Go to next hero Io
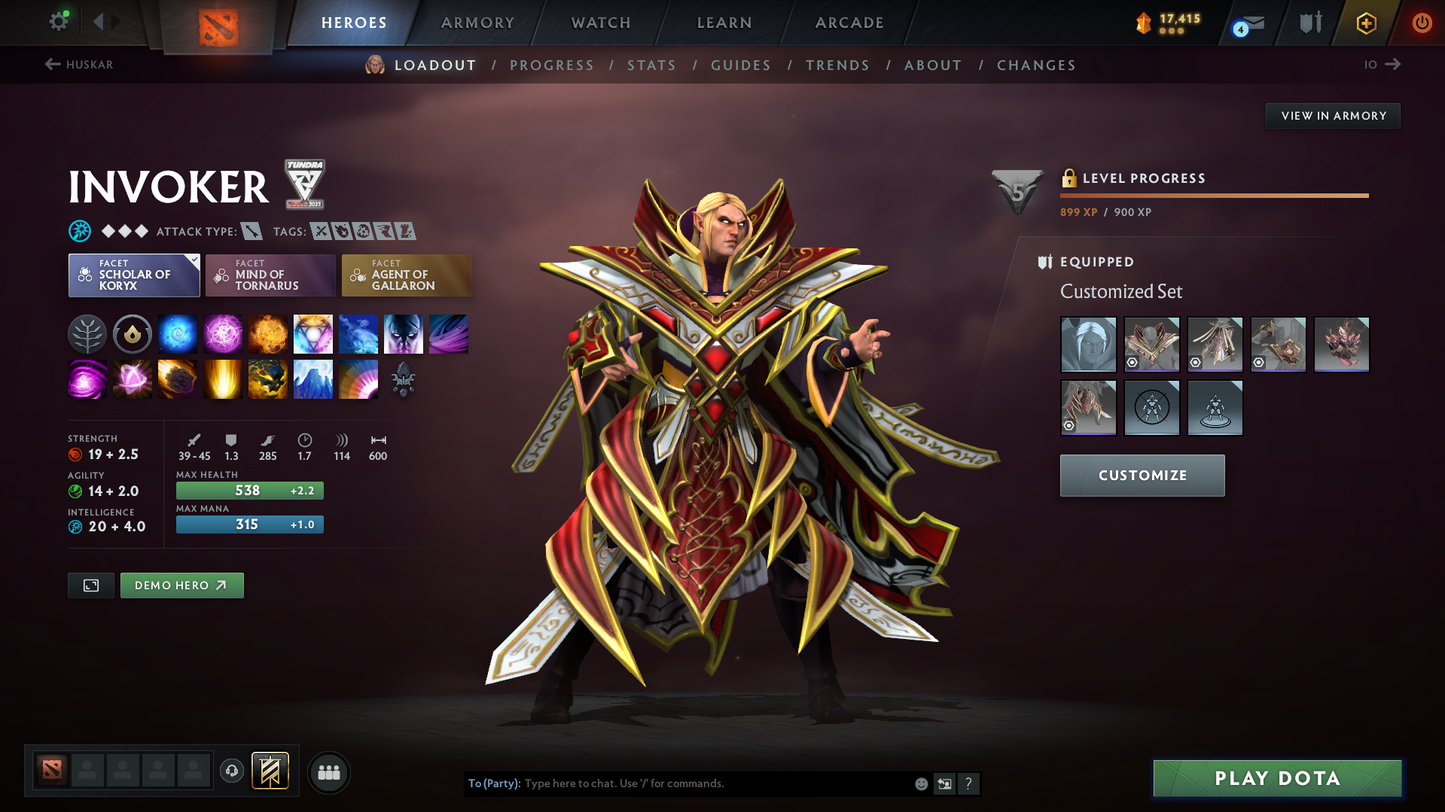The width and height of the screenshot is (1445, 812). pyautogui.click(x=1382, y=65)
